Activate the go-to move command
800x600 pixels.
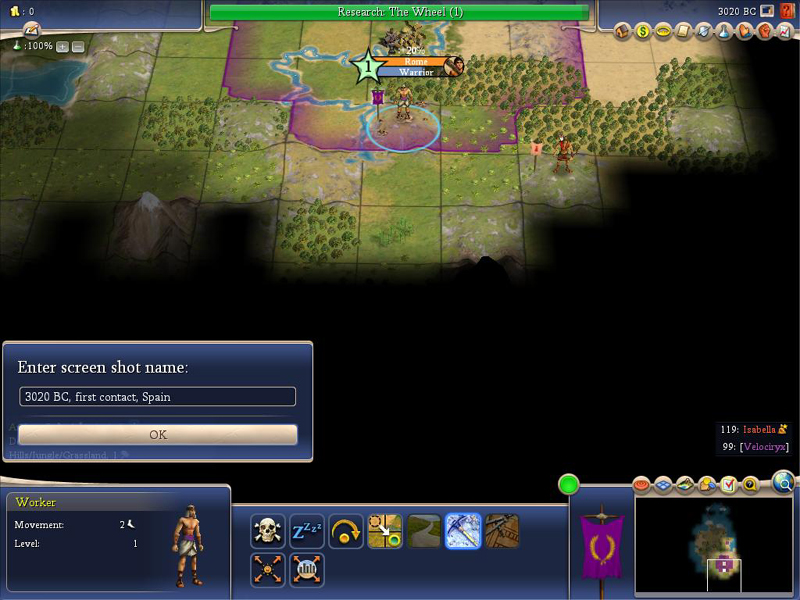[x=385, y=531]
